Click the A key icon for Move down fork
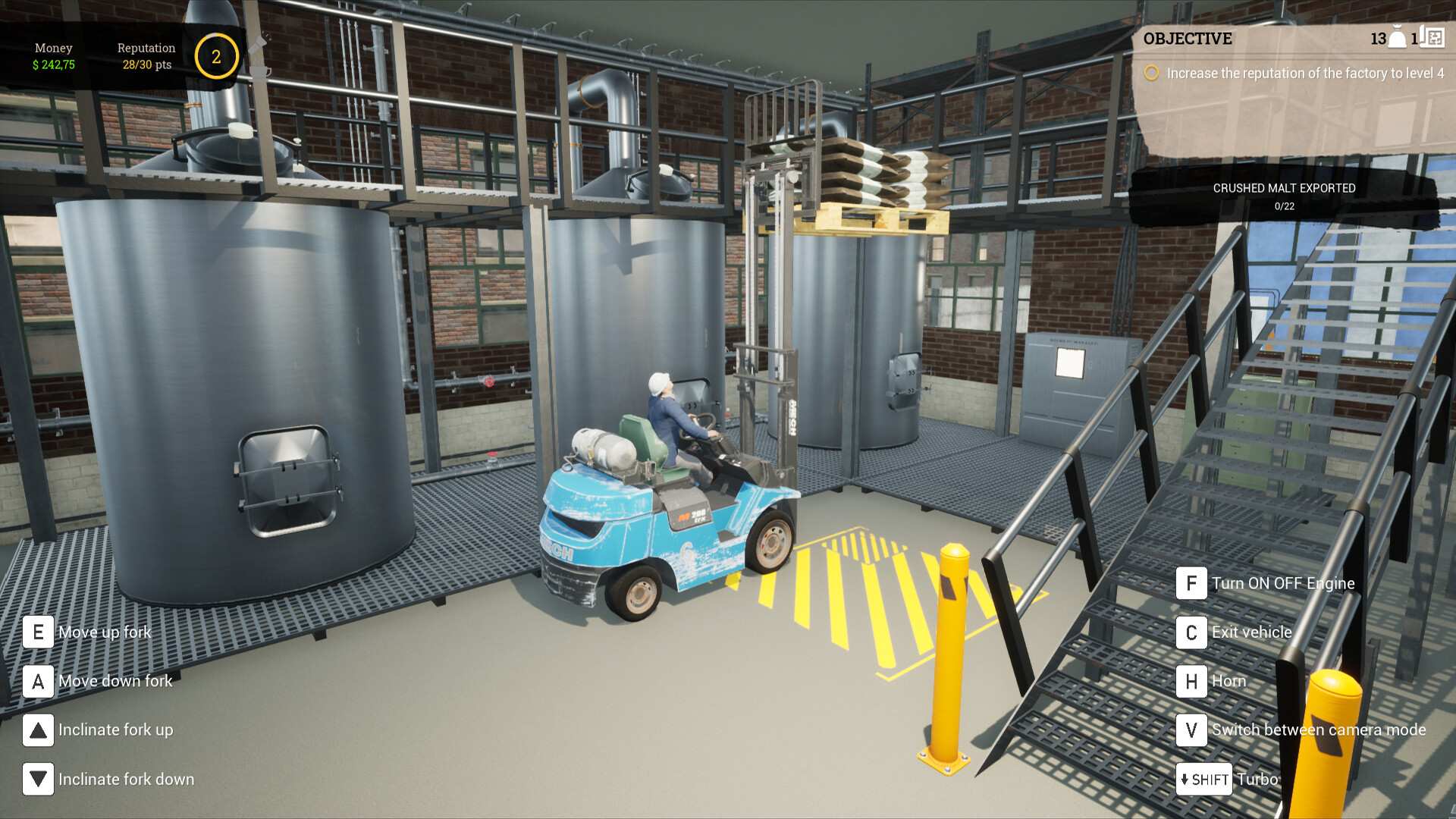 [37, 681]
